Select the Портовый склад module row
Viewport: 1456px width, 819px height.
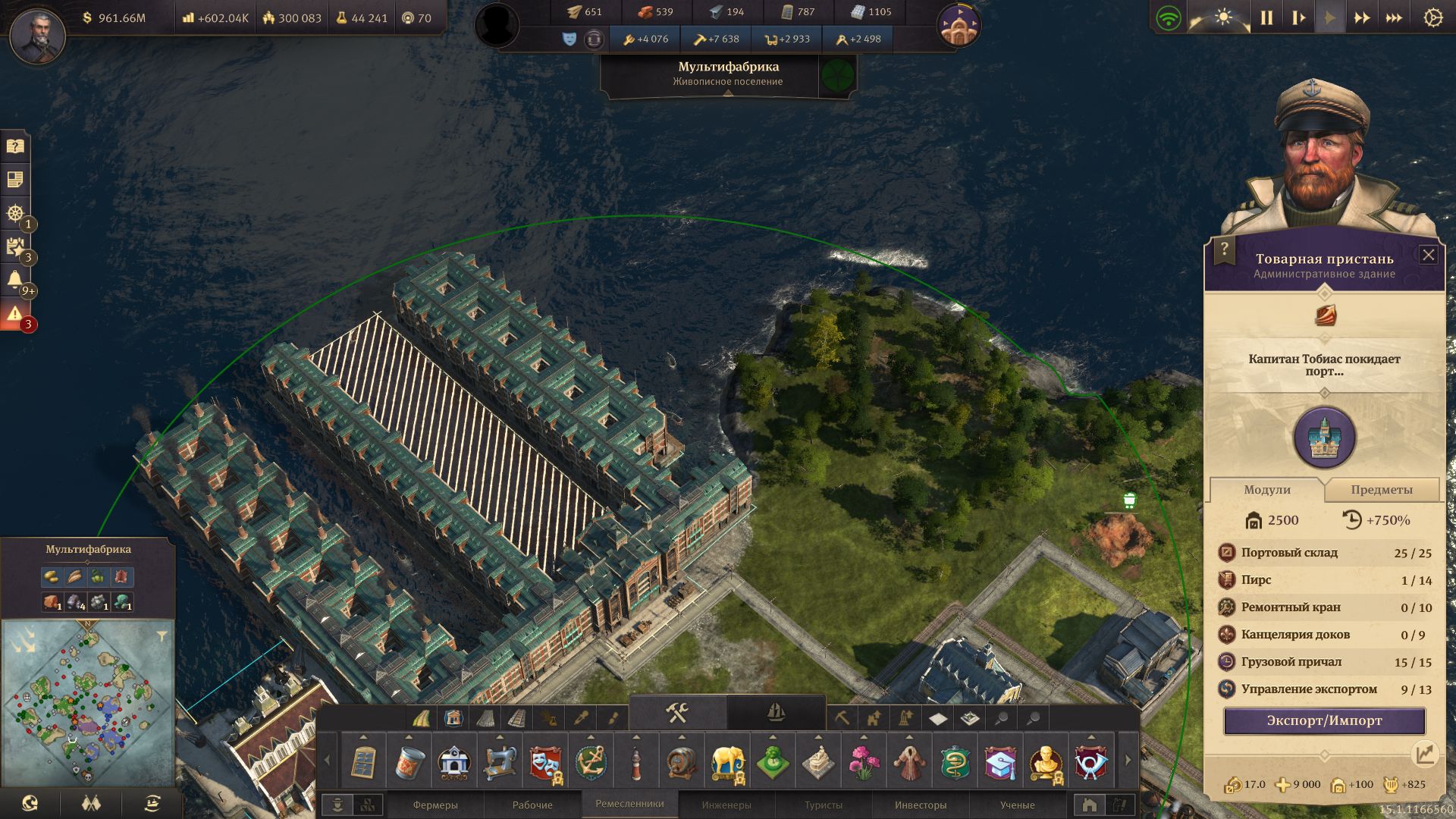[1324, 553]
